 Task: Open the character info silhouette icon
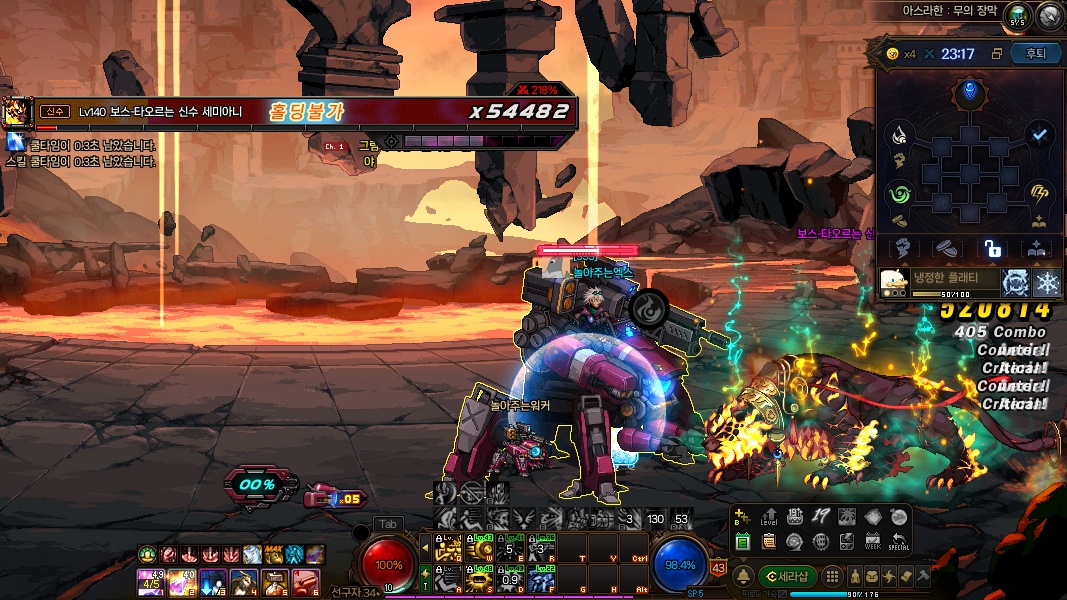(855, 576)
